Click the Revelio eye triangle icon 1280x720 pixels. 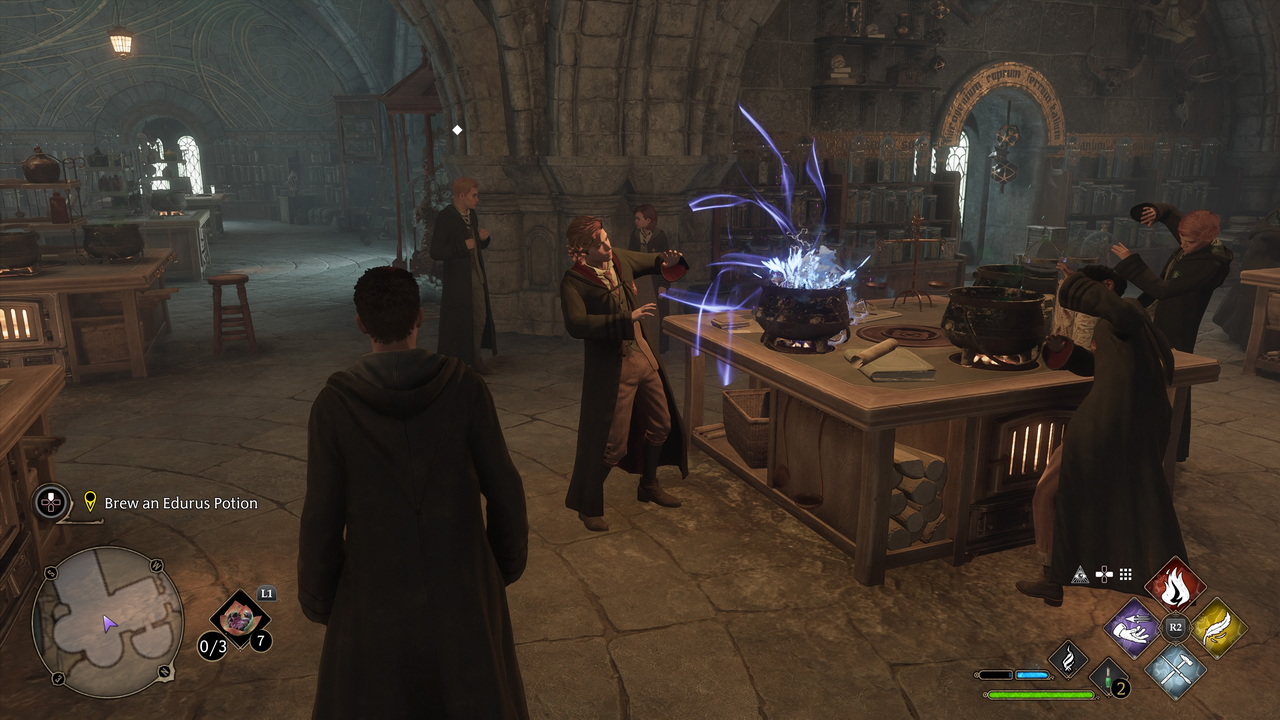coord(1080,574)
